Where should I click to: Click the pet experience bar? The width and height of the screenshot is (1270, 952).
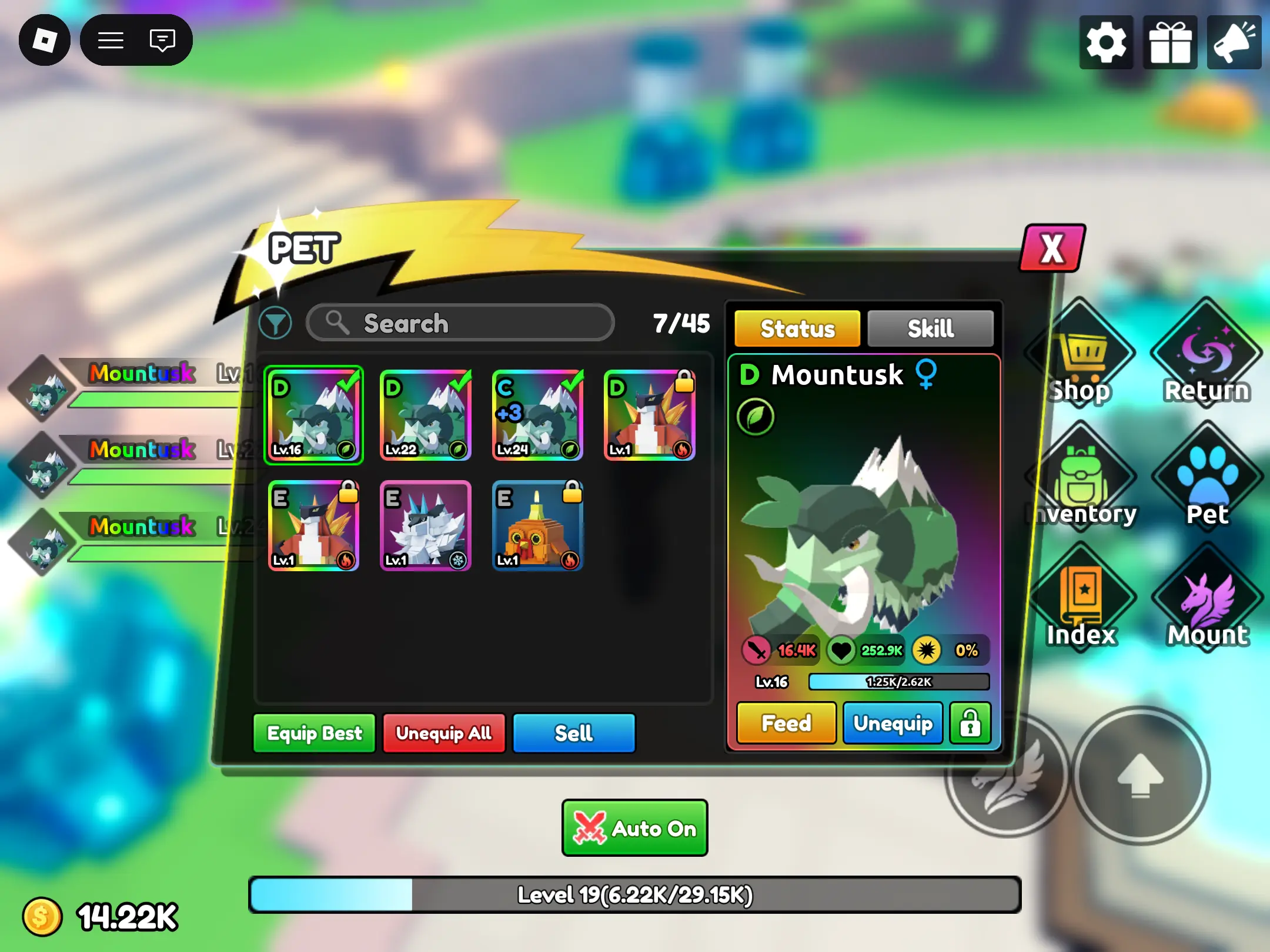[898, 682]
